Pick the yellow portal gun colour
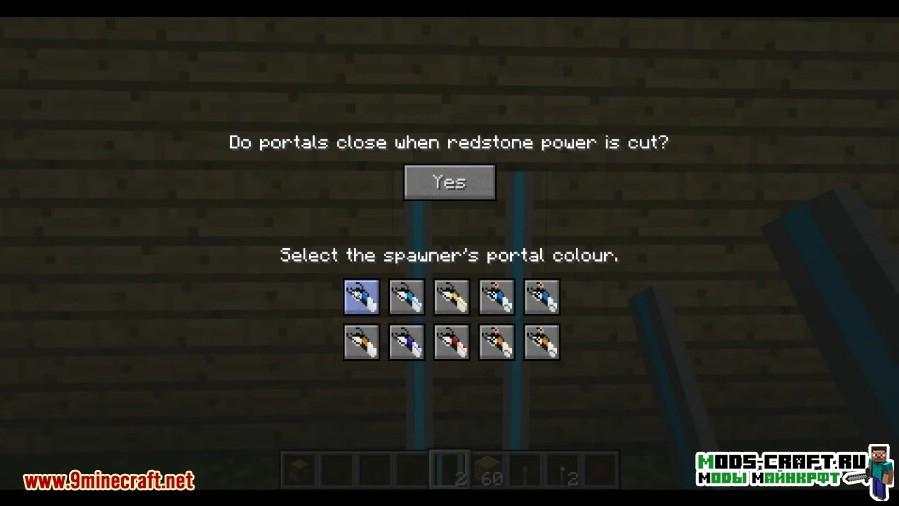 tap(451, 296)
